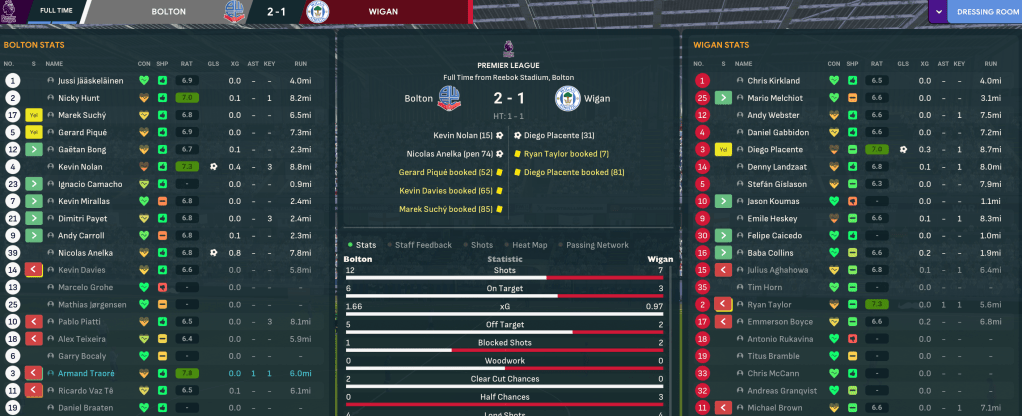Click Armand Traoré's highlighted name
Screen dimensions: 1022x416
[x=87, y=373]
